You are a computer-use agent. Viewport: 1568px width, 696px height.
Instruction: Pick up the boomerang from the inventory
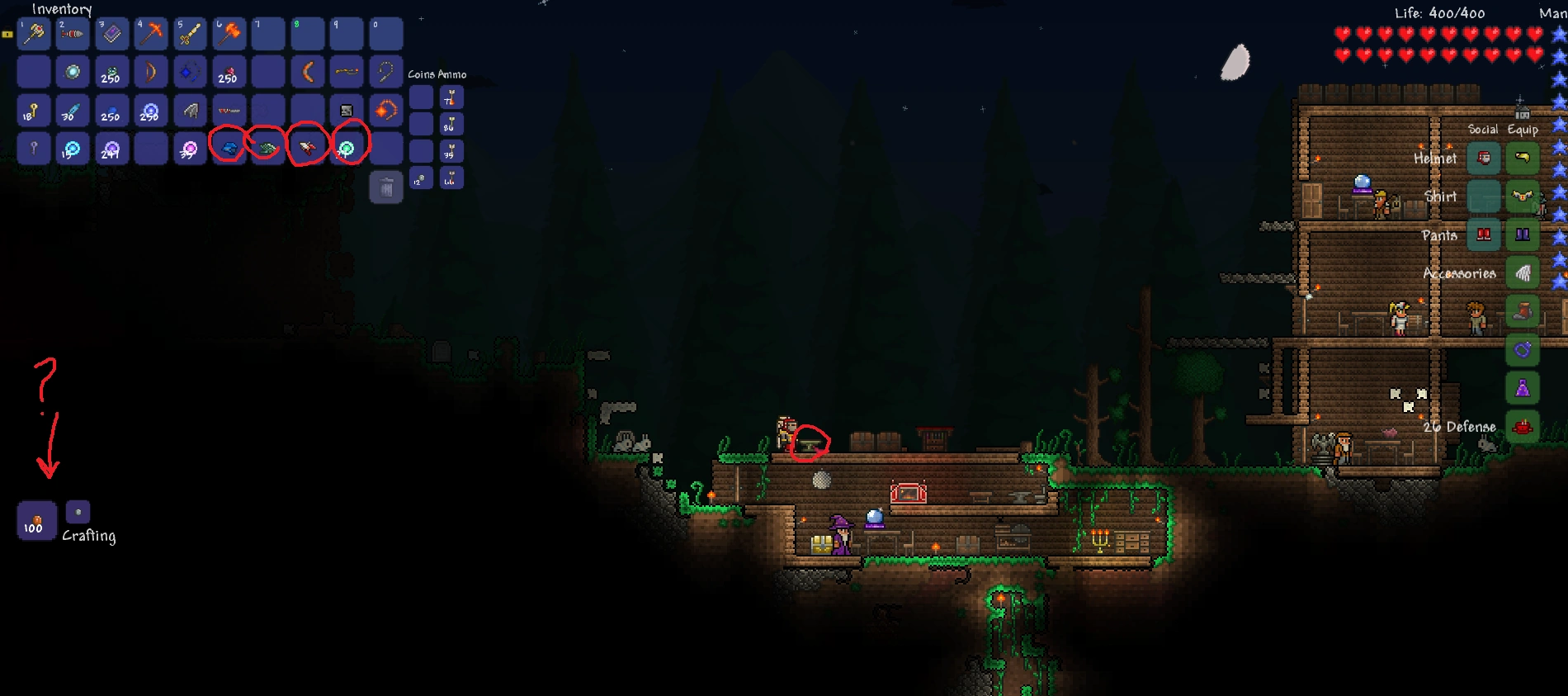coord(308,73)
